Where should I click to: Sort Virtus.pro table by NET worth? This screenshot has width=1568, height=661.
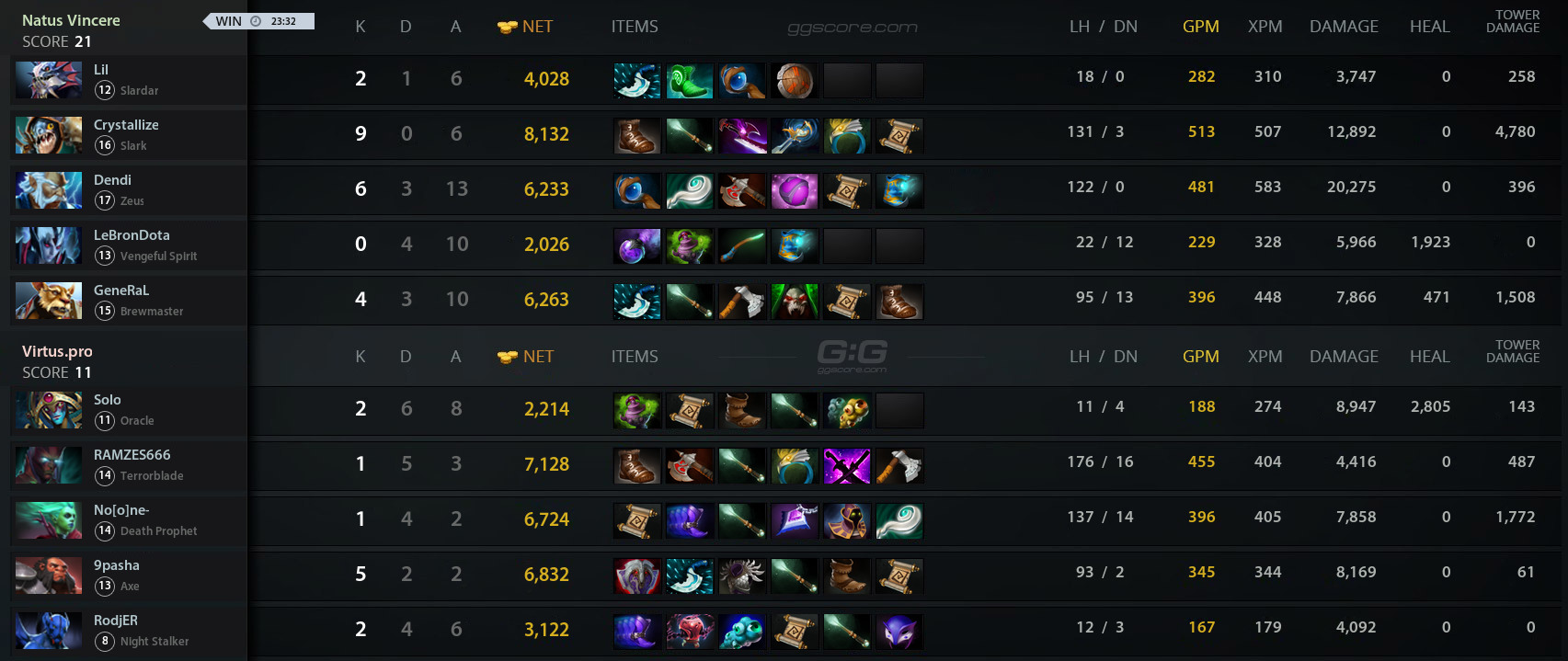coord(537,357)
